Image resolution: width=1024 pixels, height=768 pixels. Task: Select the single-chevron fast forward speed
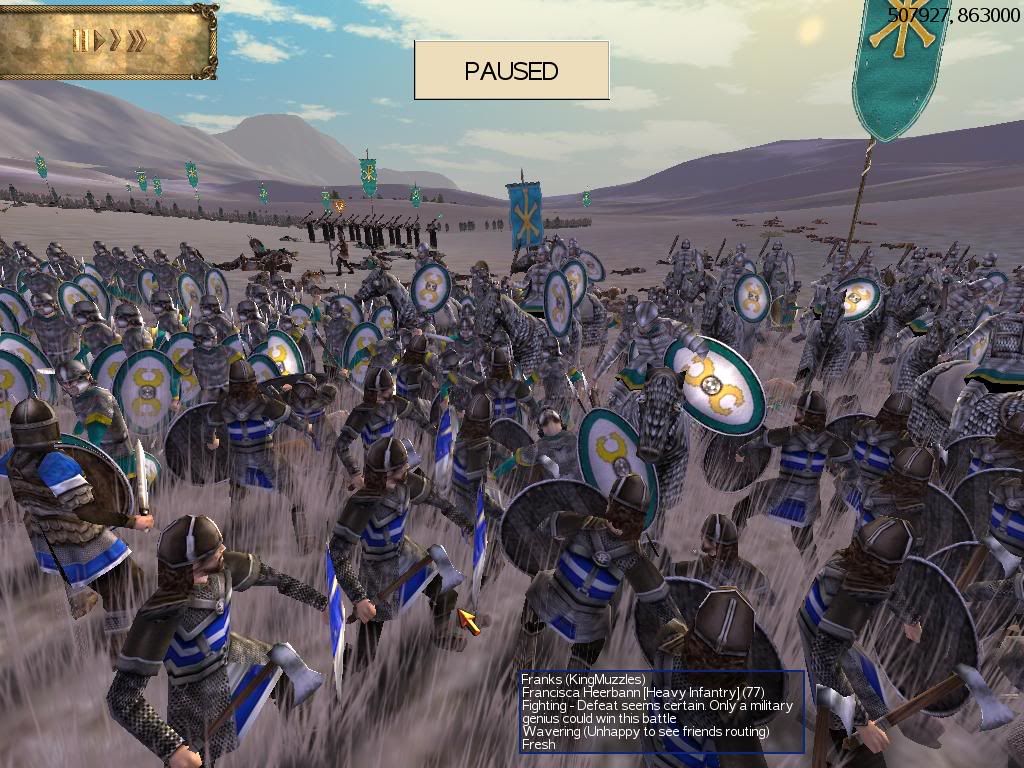[x=115, y=41]
